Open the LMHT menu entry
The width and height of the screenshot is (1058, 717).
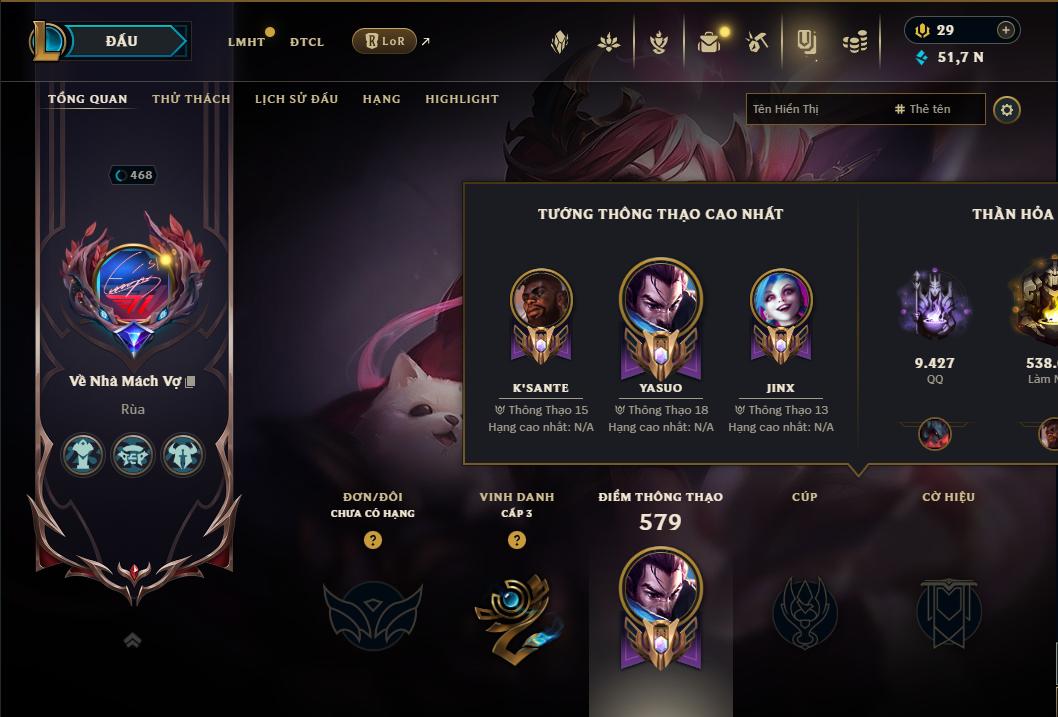246,42
